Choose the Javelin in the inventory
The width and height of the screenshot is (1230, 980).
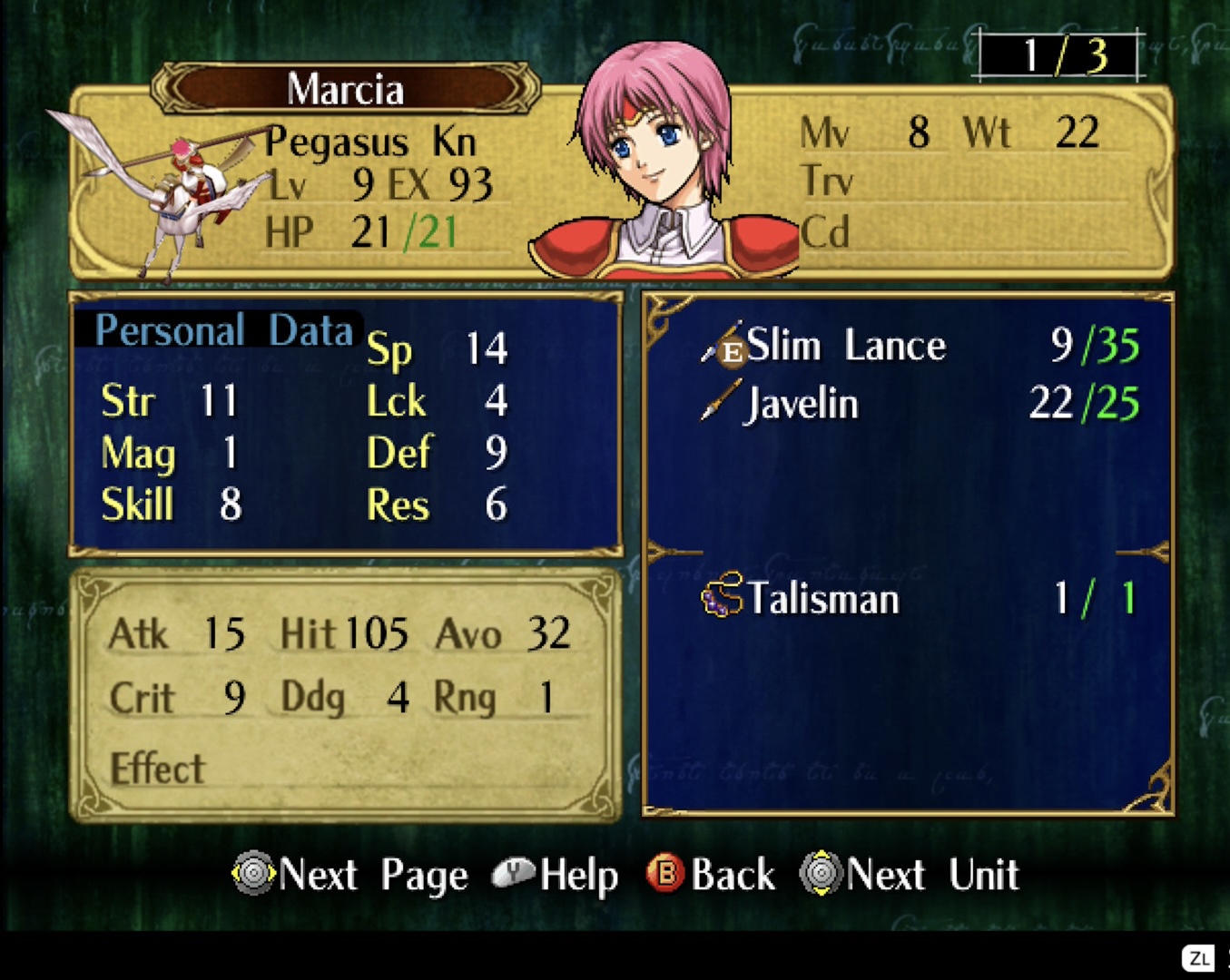801,404
